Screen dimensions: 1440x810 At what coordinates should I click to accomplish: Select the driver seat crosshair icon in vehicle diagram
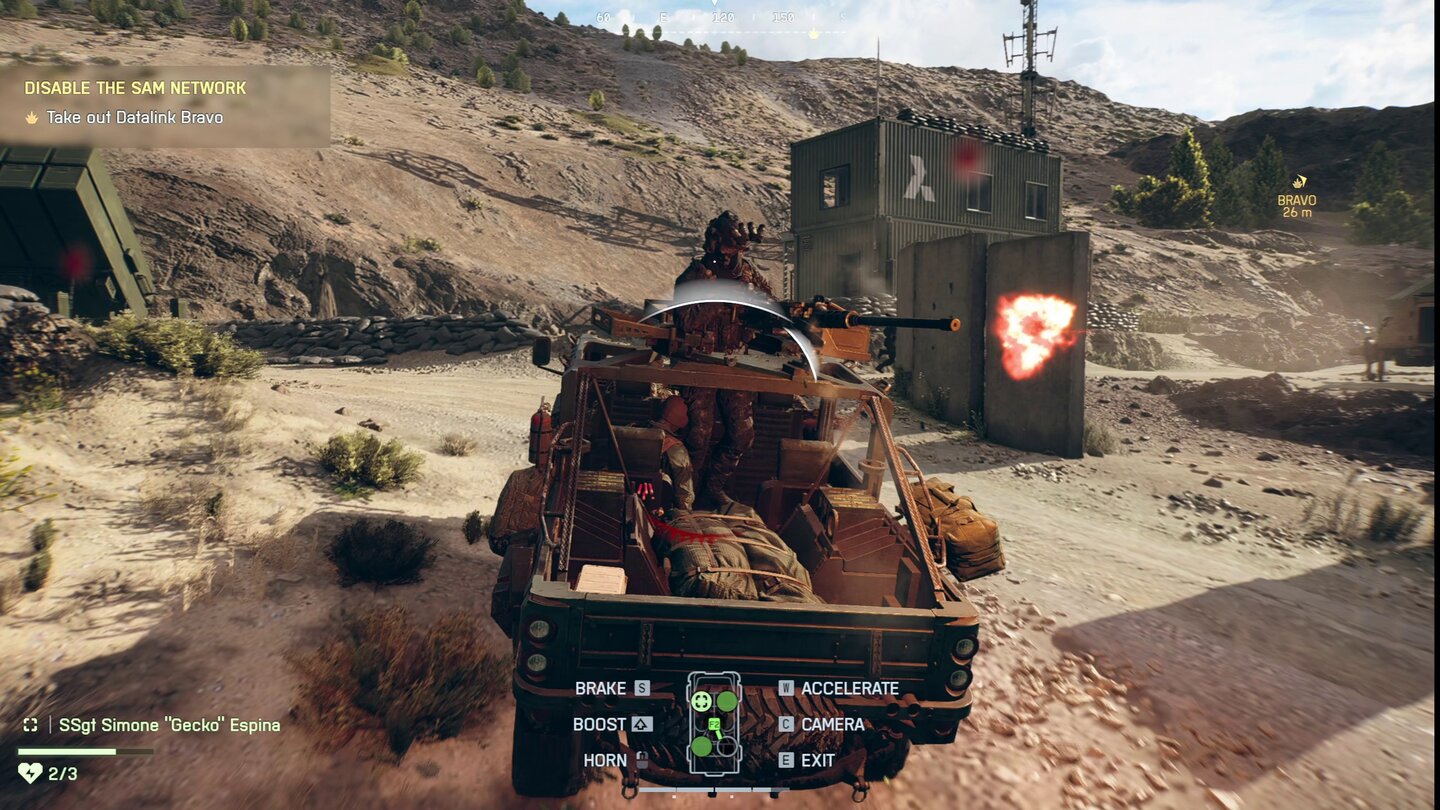pos(701,702)
